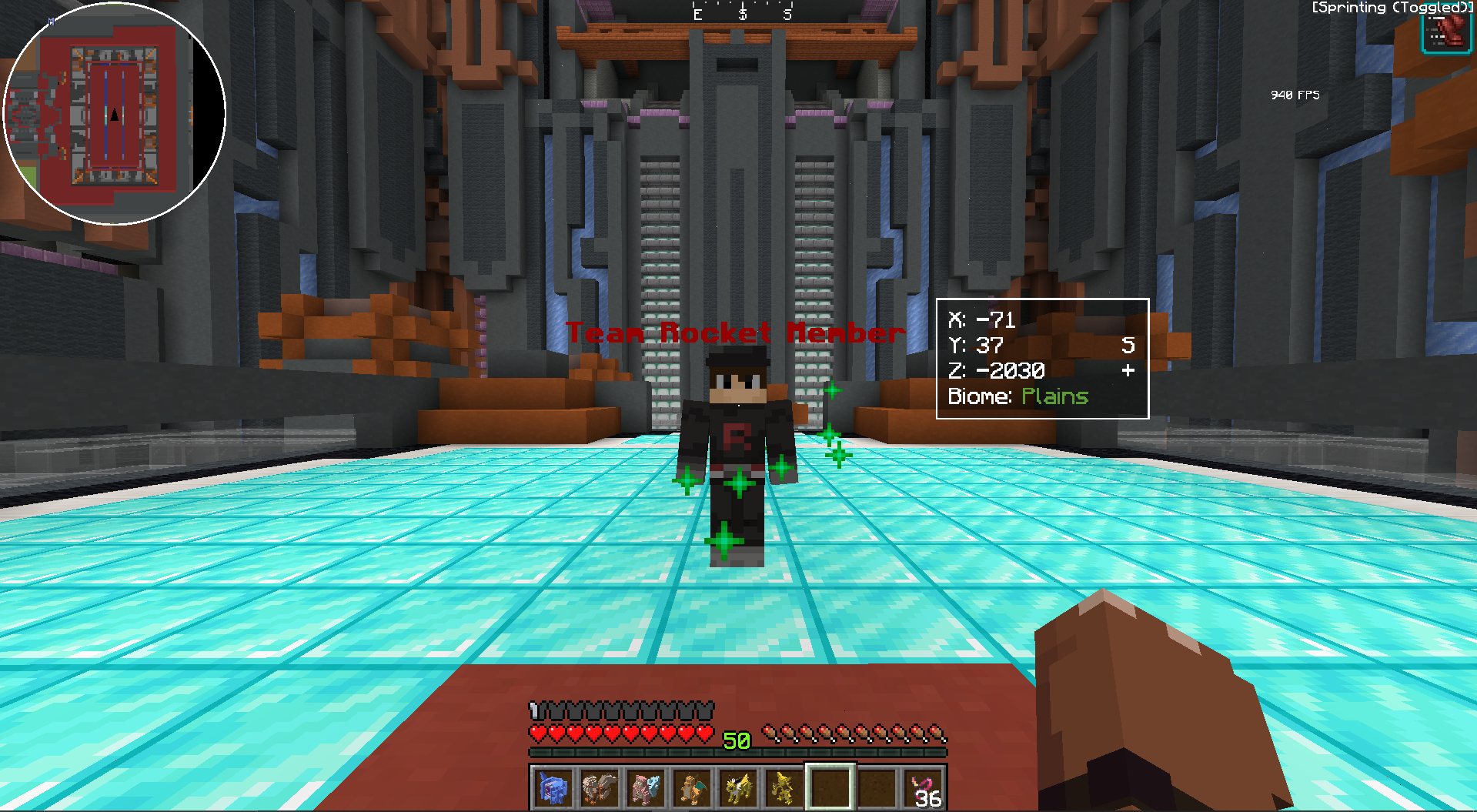Click the circular minimap

[x=114, y=114]
